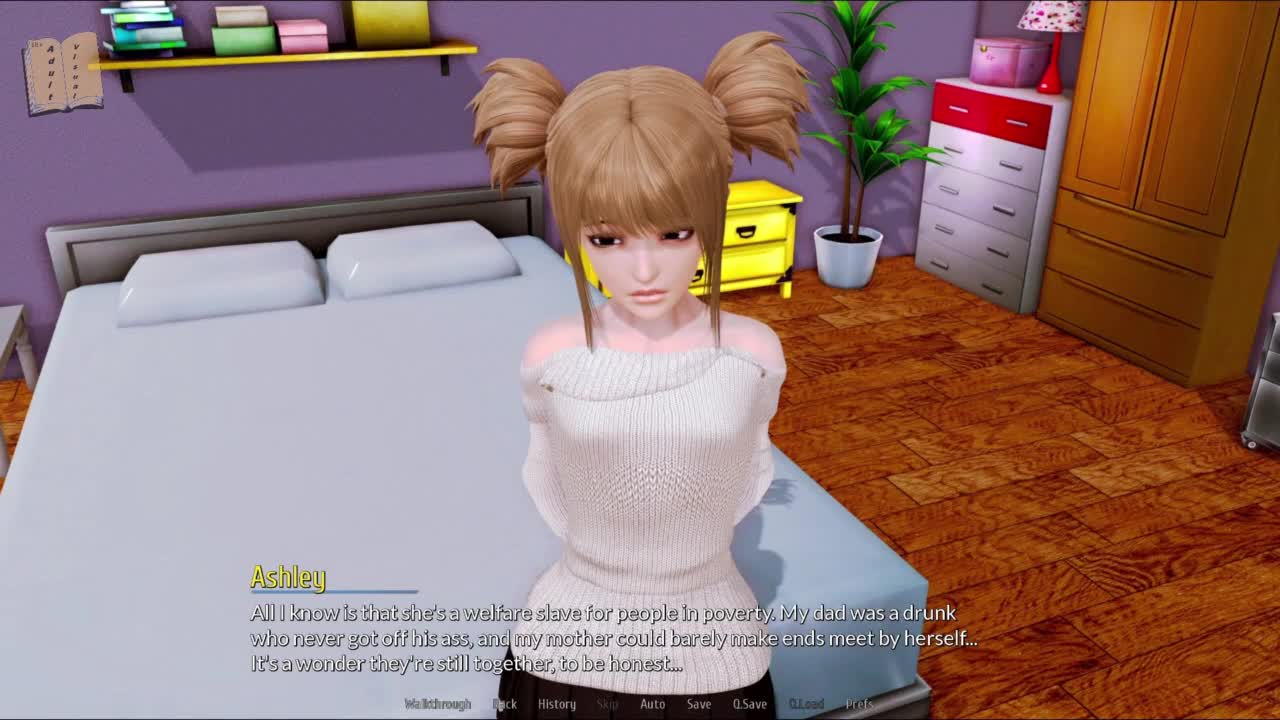Screen dimensions: 1280x720
Task: Open the Prefs settings menu
Action: (x=859, y=704)
